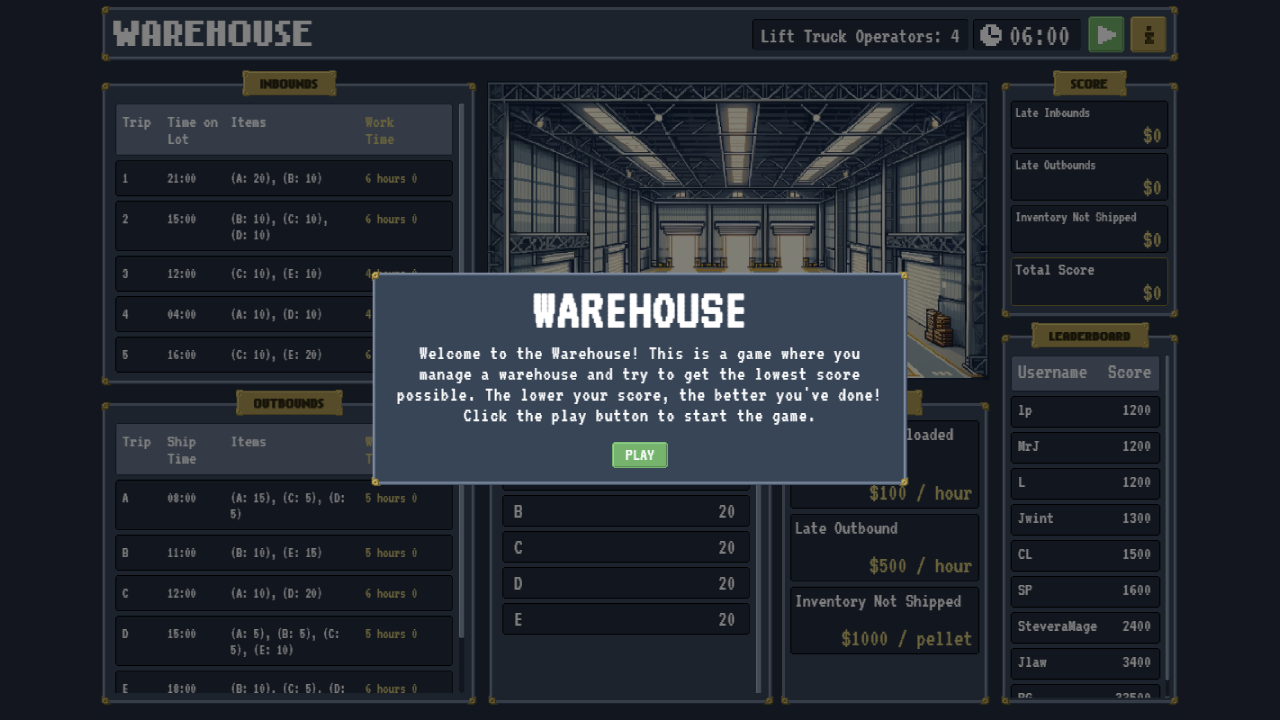Click the Late Outbound $500 per hour penalty box
Screen dimensions: 1280x720
coord(884,548)
